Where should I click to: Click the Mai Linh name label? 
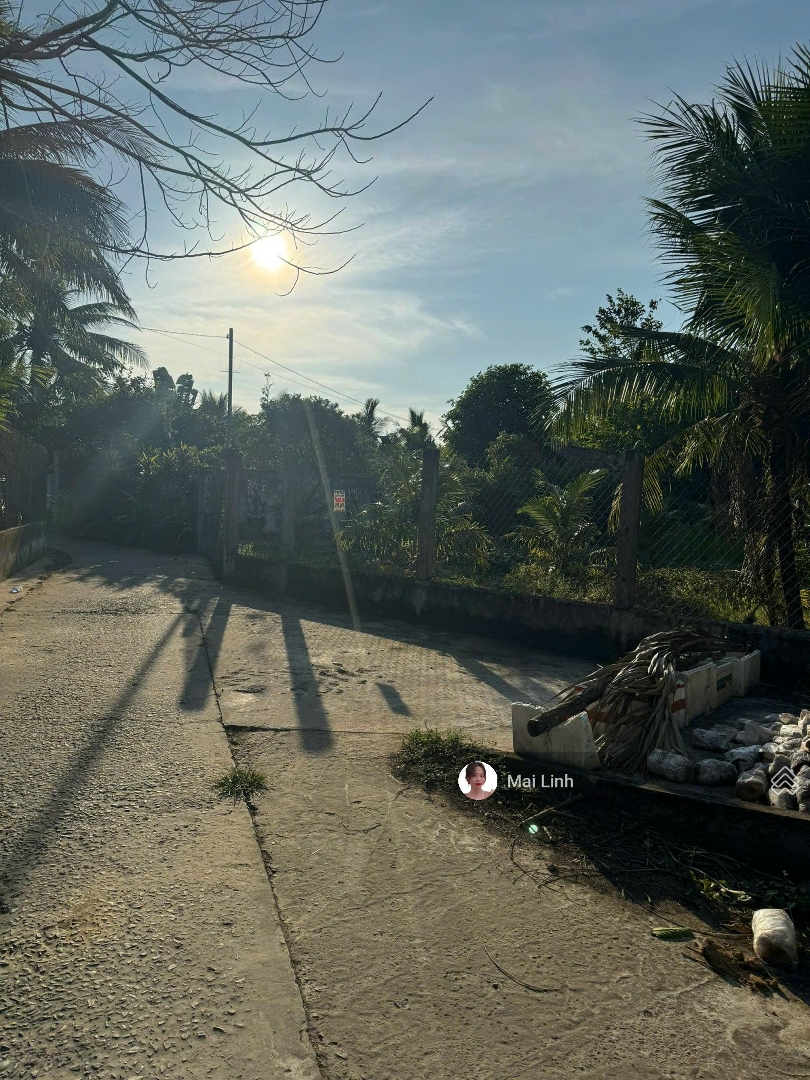coord(540,781)
